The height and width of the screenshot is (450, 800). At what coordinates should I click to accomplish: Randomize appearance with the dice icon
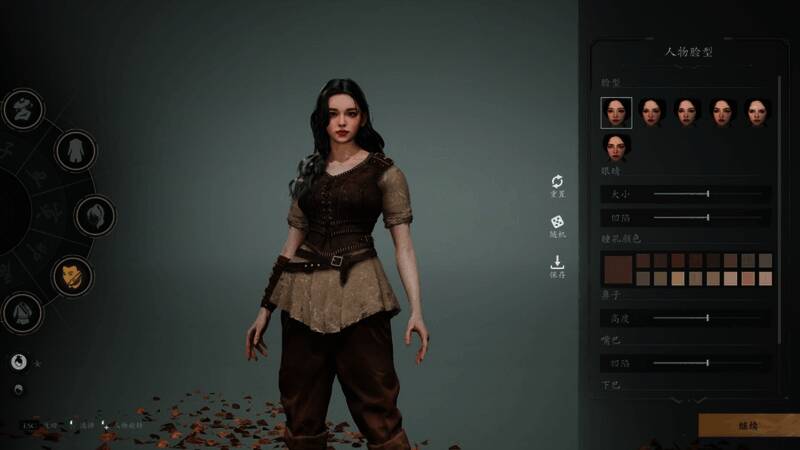[x=557, y=222]
